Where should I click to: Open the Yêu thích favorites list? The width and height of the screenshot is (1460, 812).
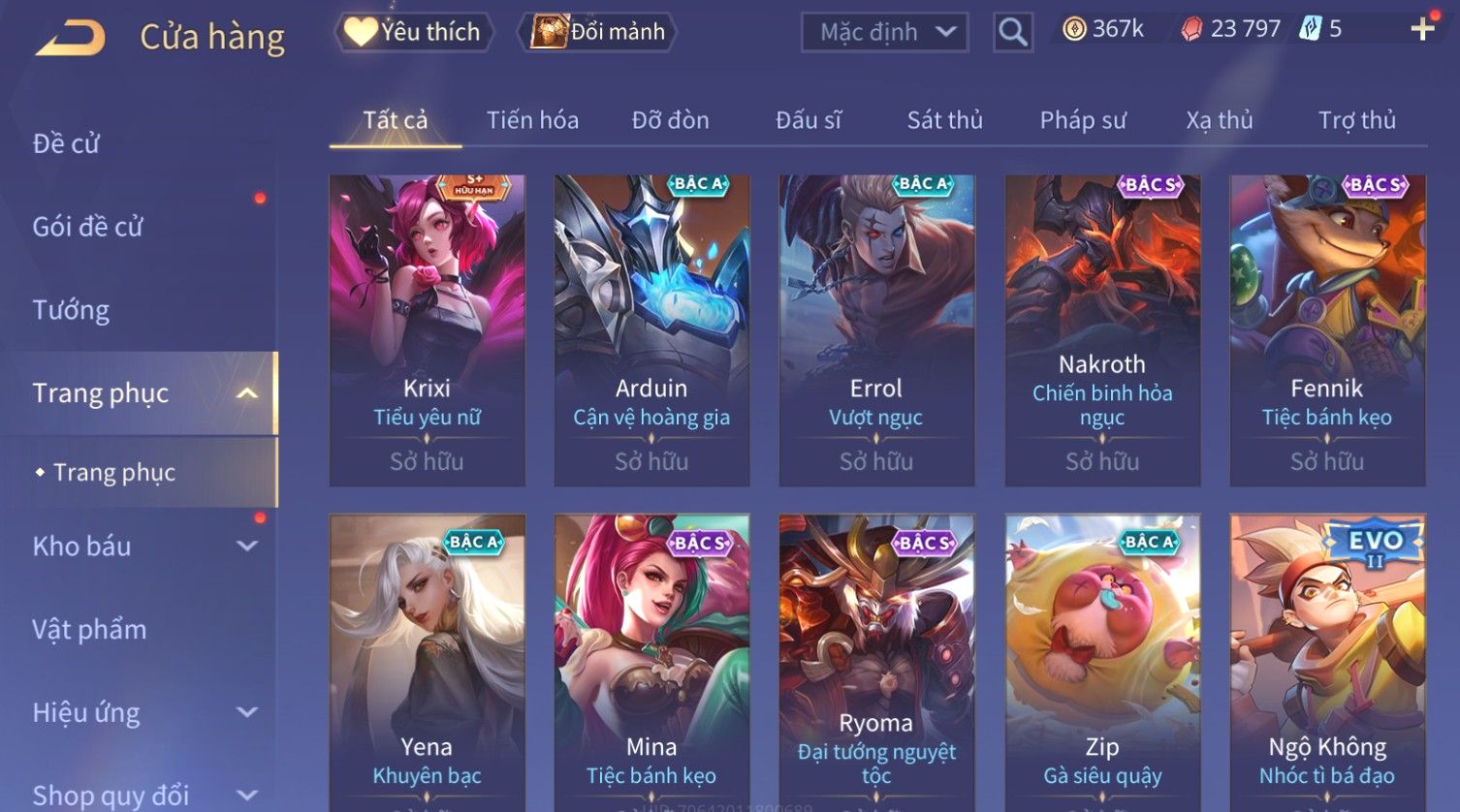click(414, 32)
